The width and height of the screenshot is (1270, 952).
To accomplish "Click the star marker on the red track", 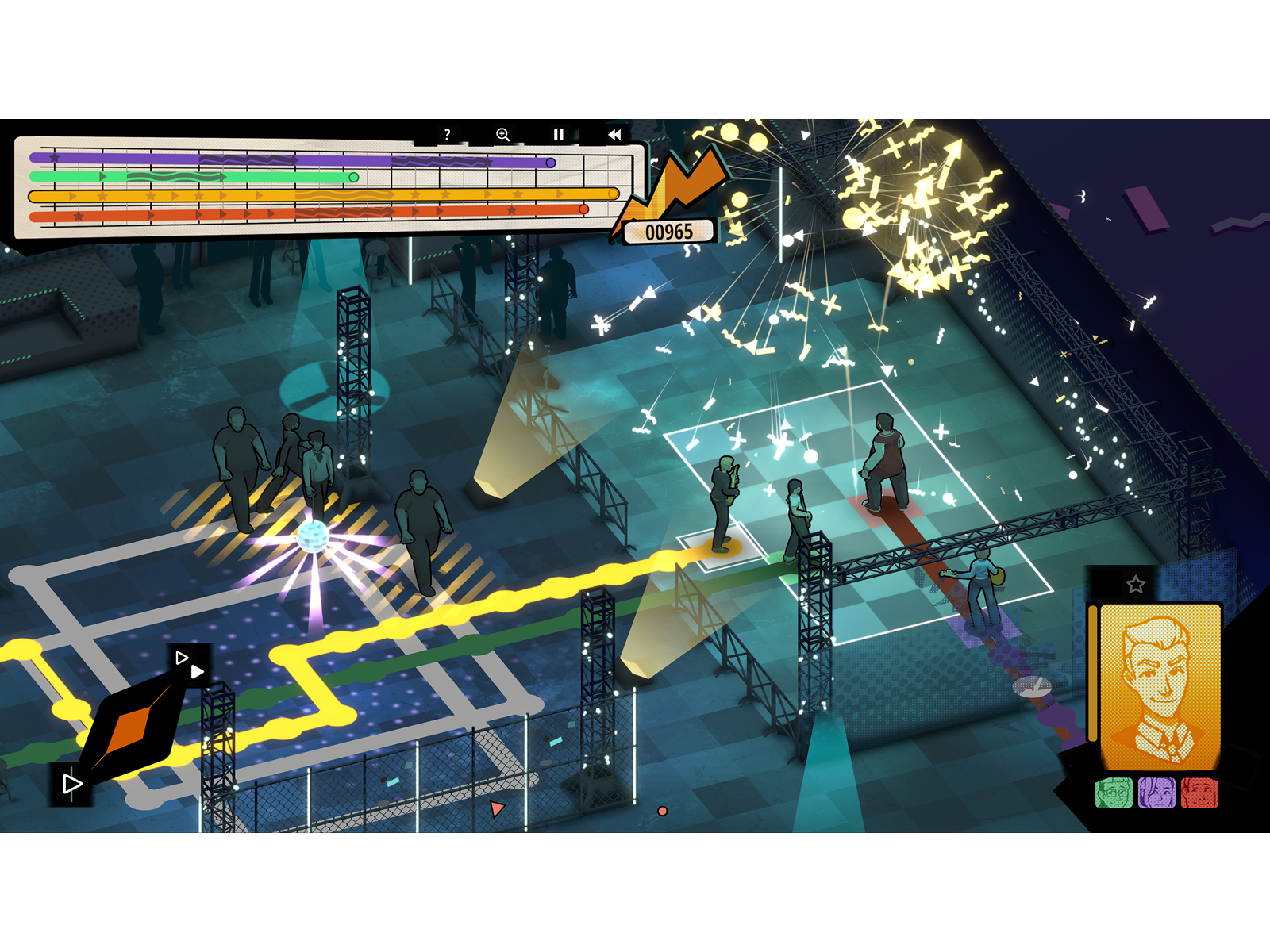I will pyautogui.click(x=512, y=210).
